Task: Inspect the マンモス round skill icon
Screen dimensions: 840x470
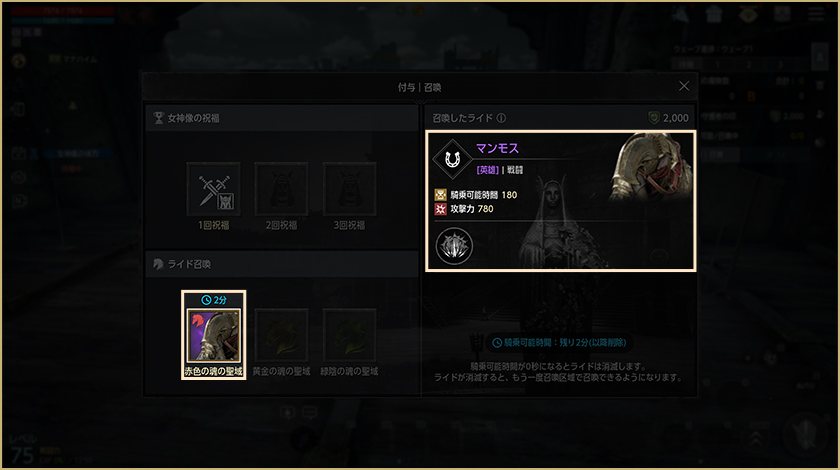Action: coord(454,245)
